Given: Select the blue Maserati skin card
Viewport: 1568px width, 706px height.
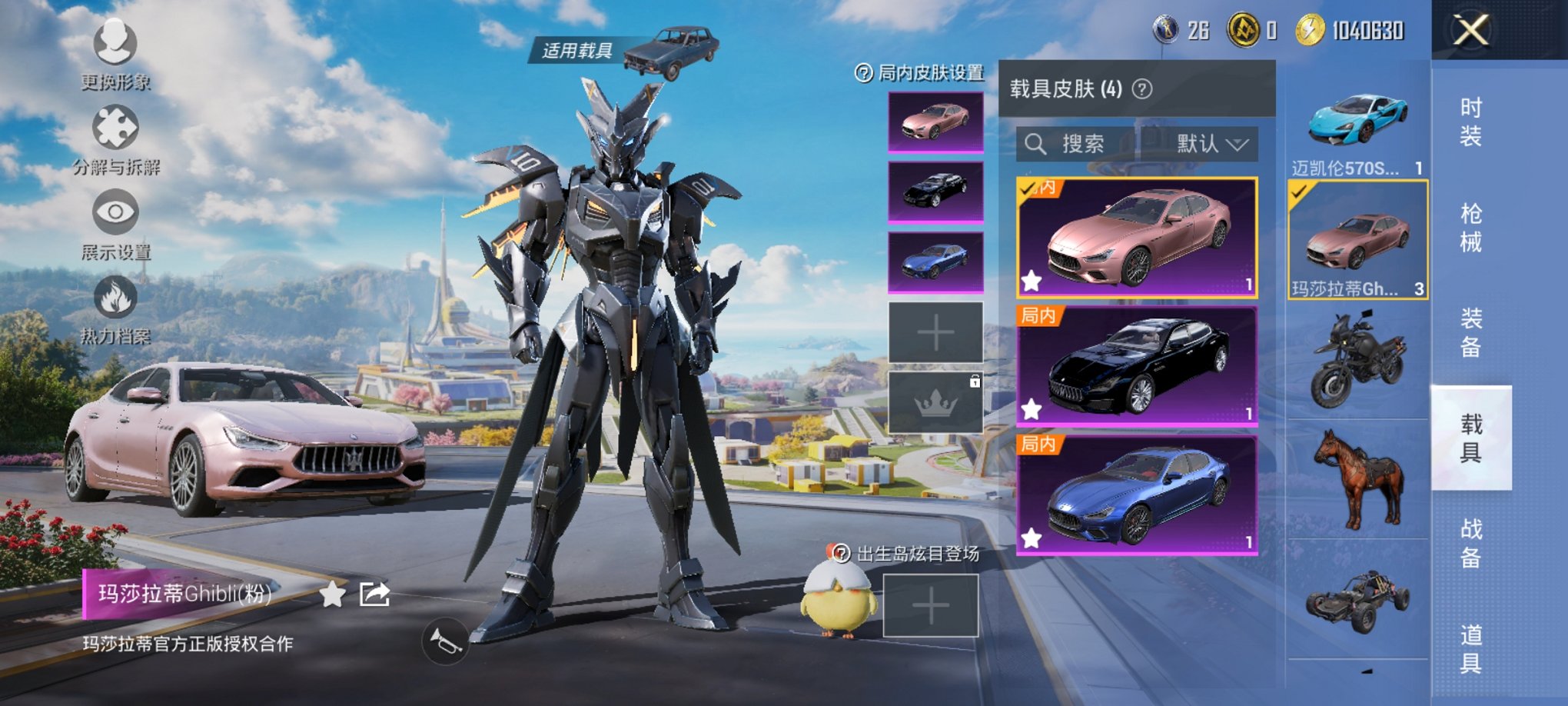Looking at the screenshot, I should tap(1137, 495).
